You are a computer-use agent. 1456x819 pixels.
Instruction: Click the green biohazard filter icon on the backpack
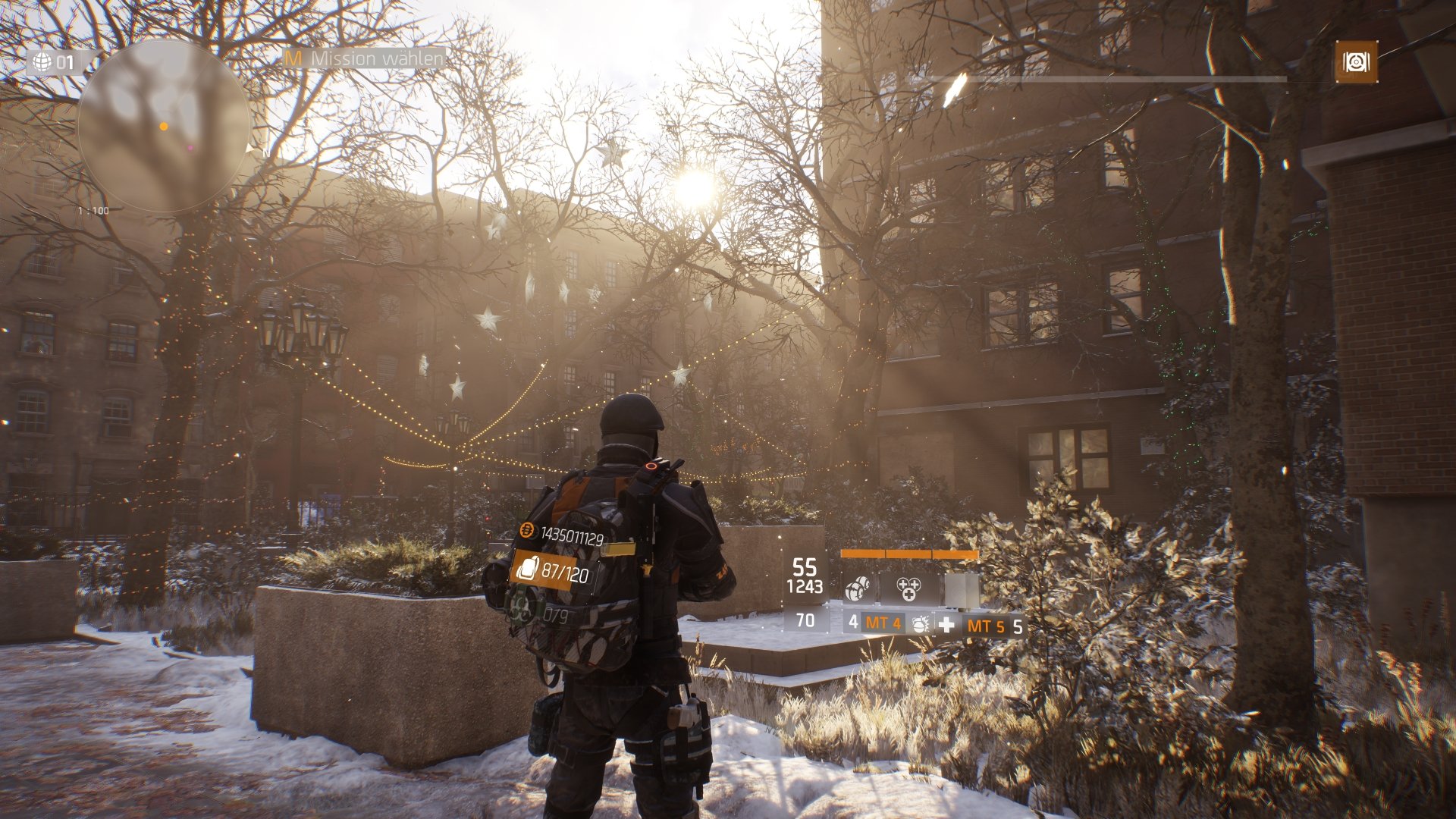tap(521, 609)
